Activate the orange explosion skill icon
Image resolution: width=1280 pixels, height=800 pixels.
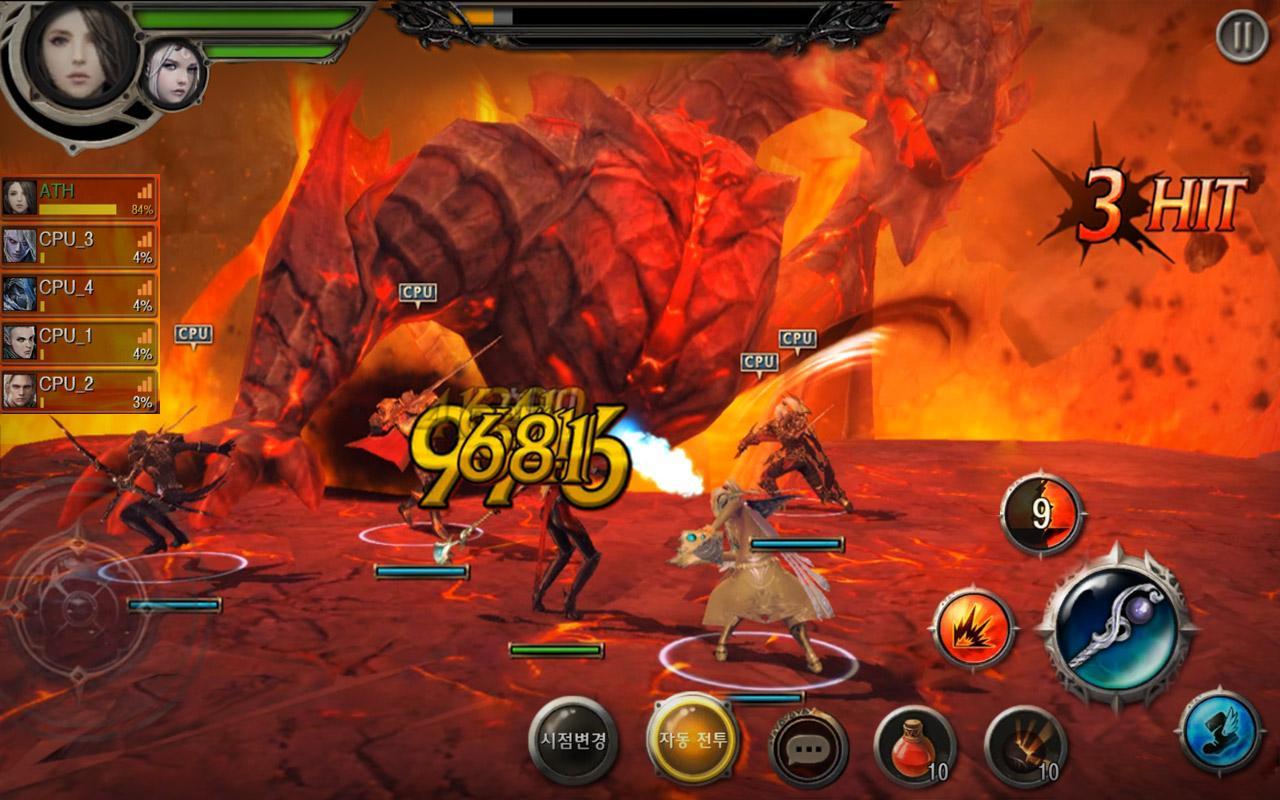click(975, 628)
